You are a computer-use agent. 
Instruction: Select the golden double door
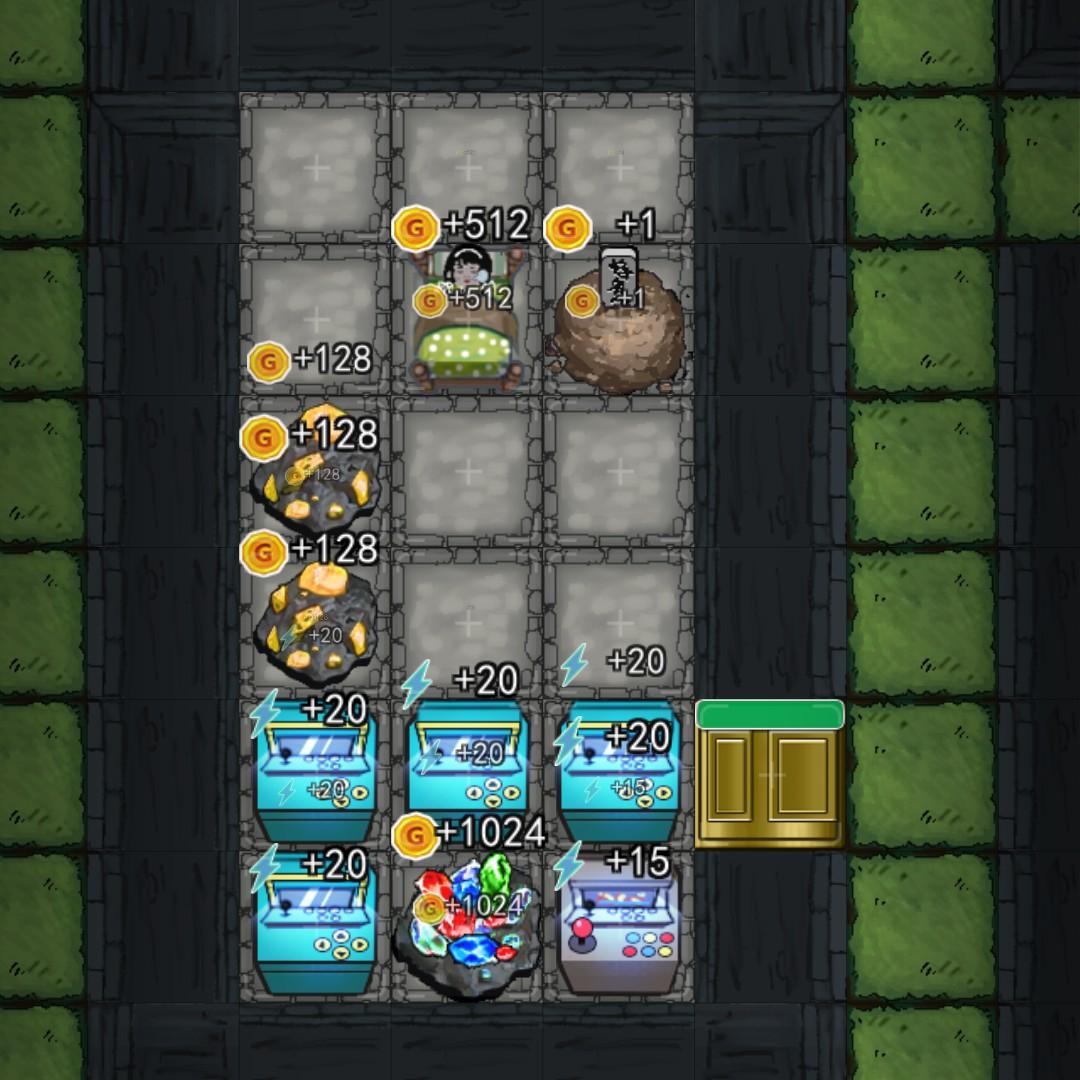pyautogui.click(x=770, y=777)
